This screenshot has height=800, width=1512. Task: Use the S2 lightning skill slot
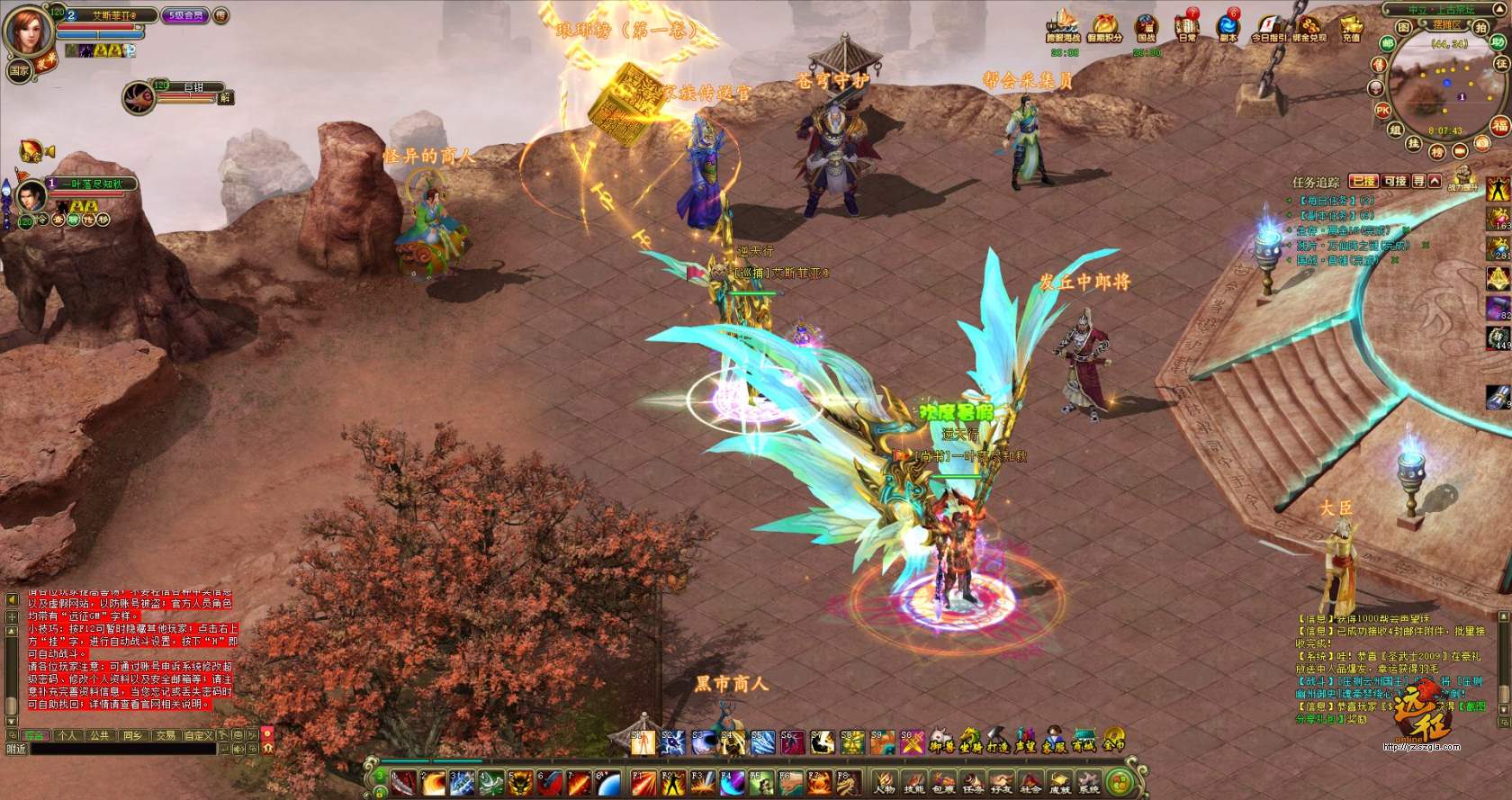tap(671, 742)
